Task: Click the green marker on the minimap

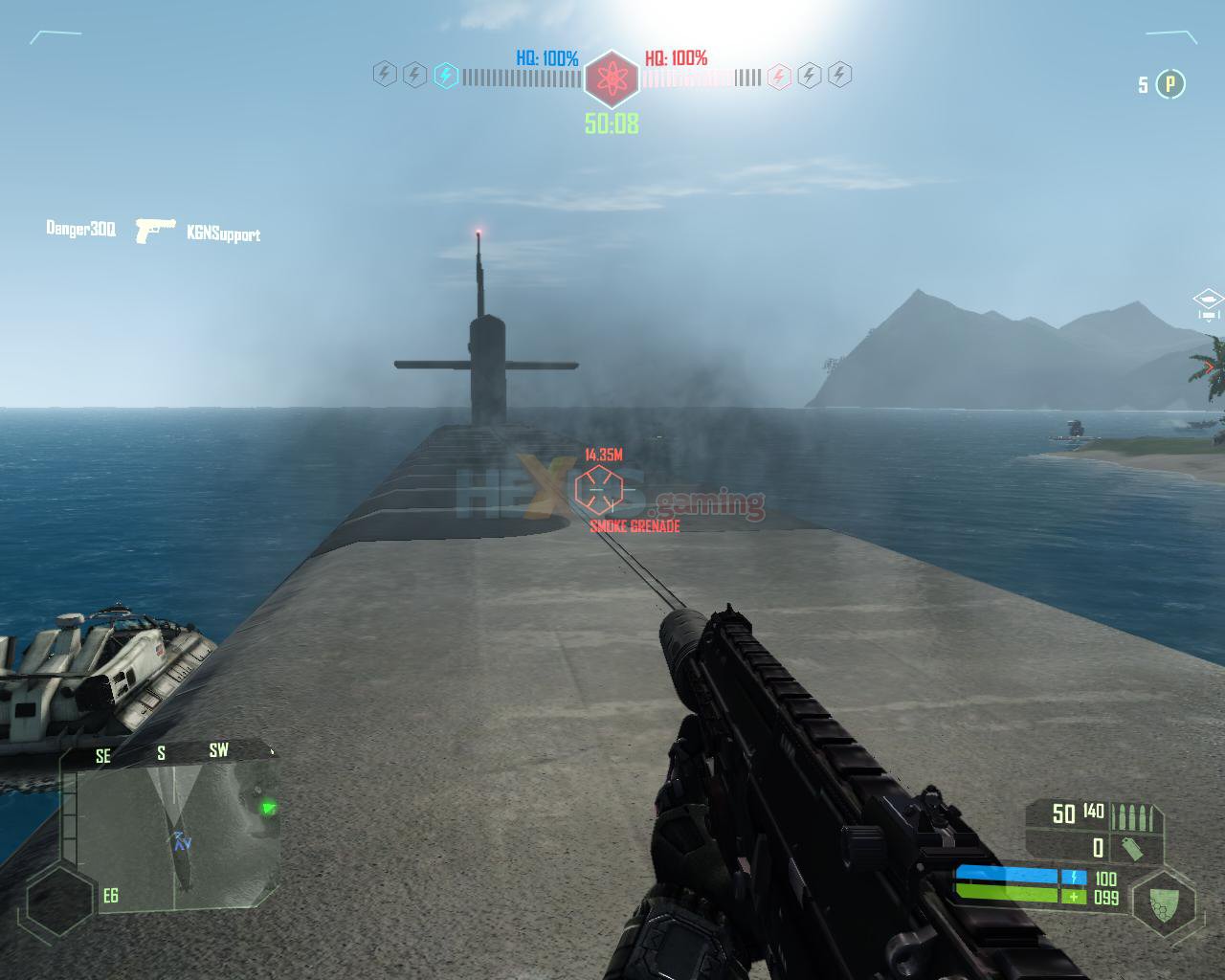Action: tap(268, 808)
